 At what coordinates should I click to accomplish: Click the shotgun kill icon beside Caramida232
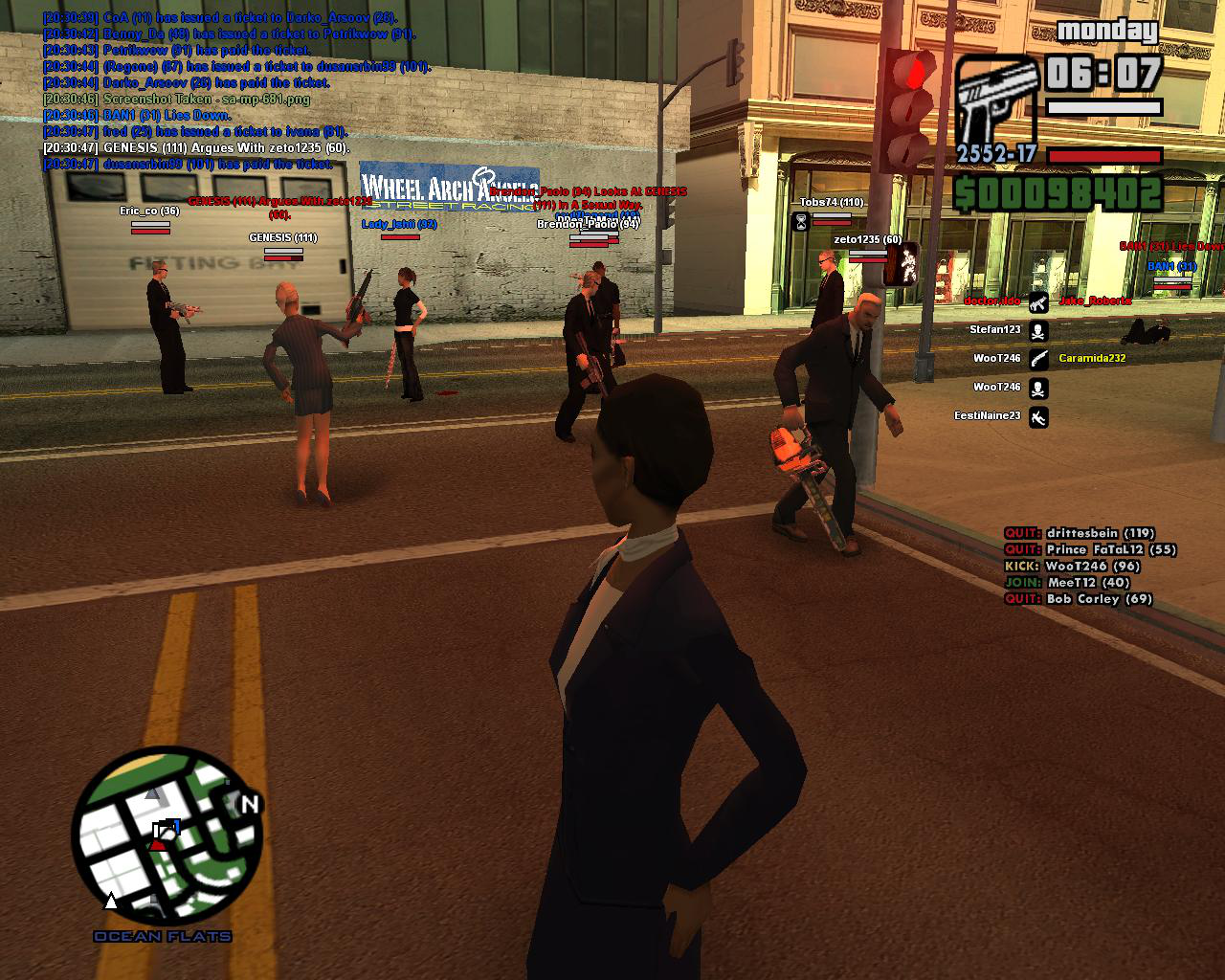(1038, 360)
